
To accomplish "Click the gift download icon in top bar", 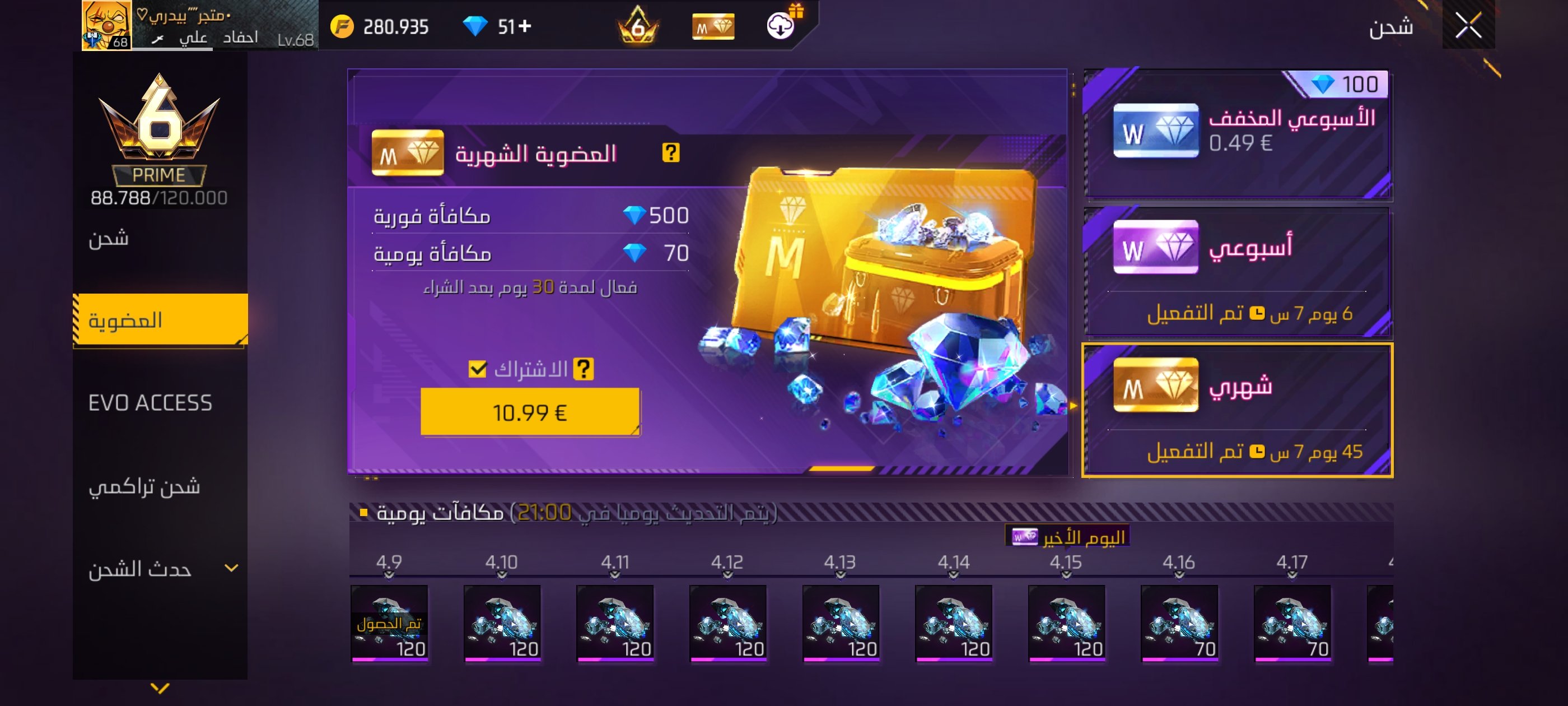I will coord(781,27).
